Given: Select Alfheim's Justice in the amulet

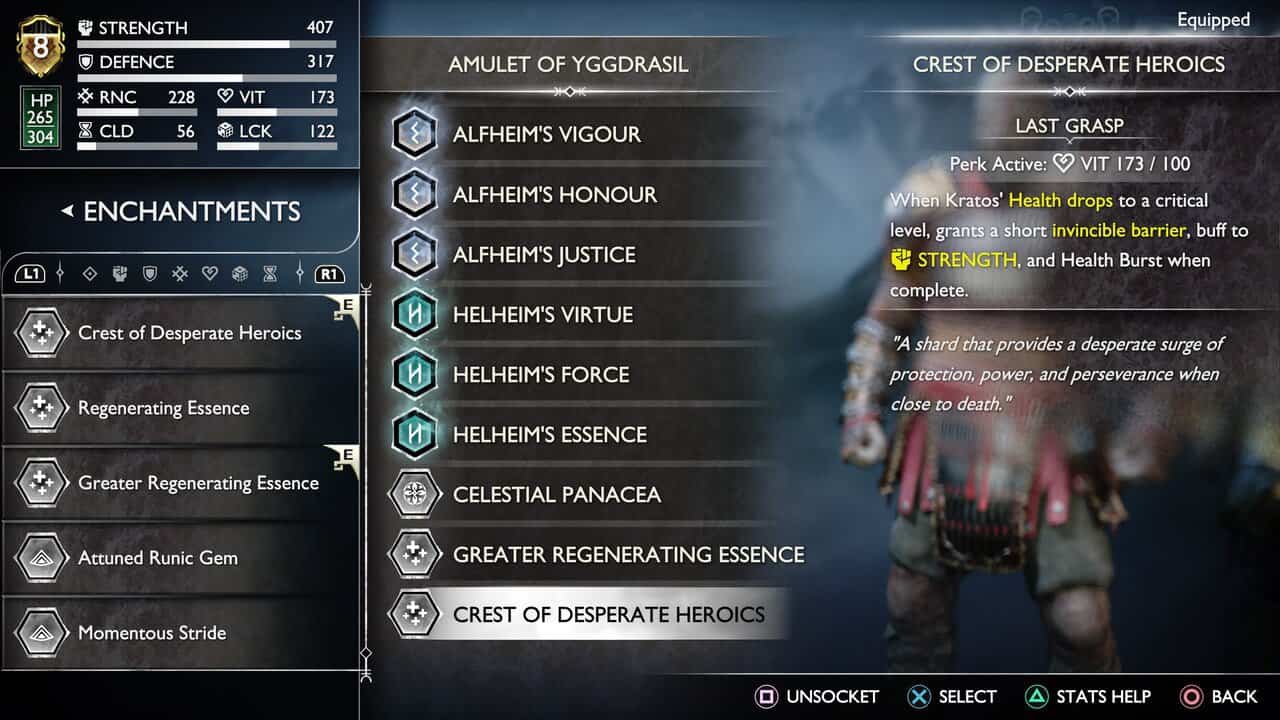Looking at the screenshot, I should pos(544,254).
